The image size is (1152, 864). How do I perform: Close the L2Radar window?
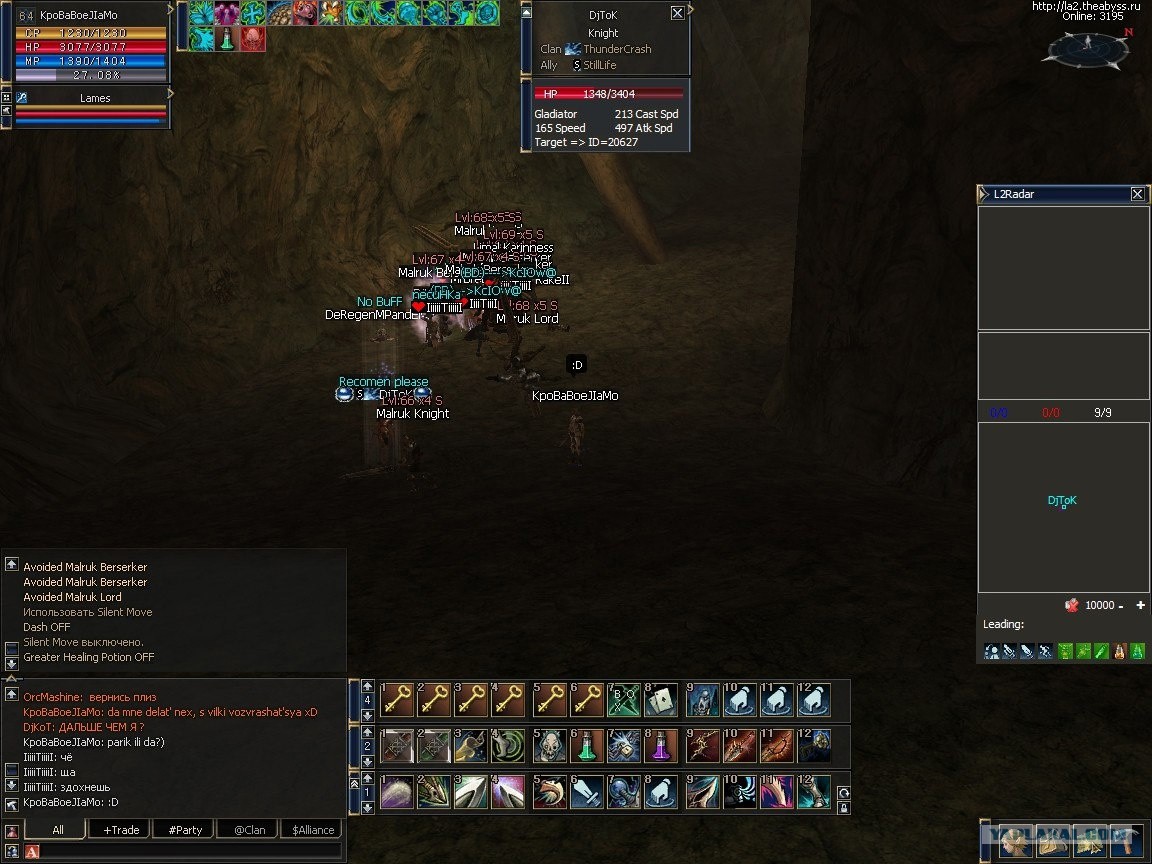click(1137, 194)
